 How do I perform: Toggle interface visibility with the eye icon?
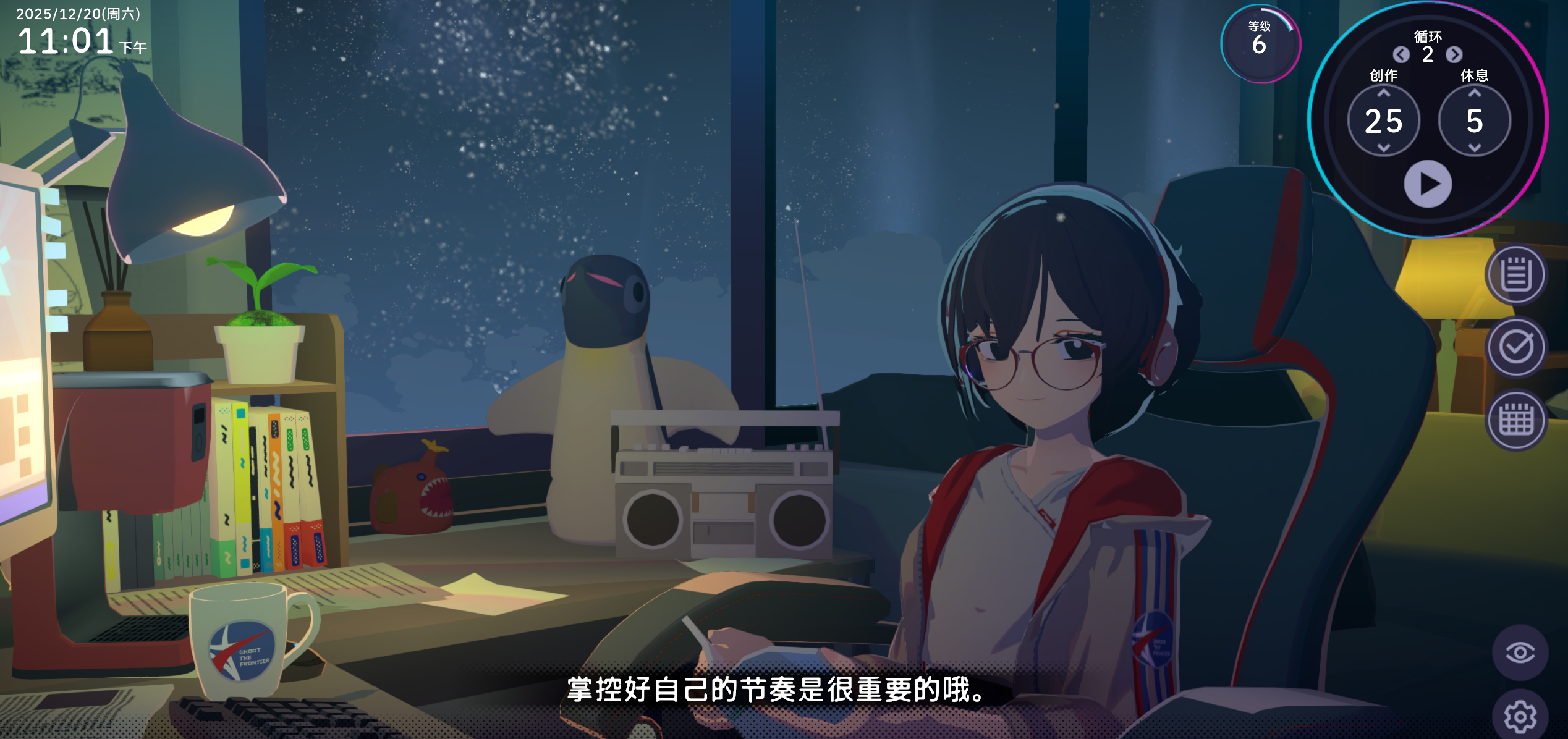[x=1520, y=652]
